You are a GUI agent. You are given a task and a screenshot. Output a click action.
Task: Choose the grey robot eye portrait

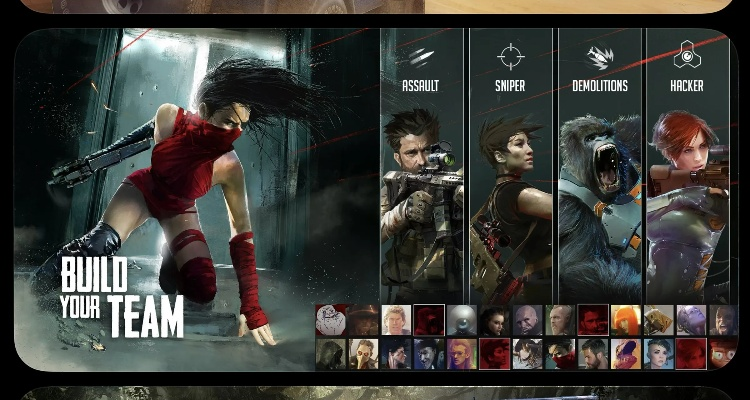pyautogui.click(x=462, y=320)
